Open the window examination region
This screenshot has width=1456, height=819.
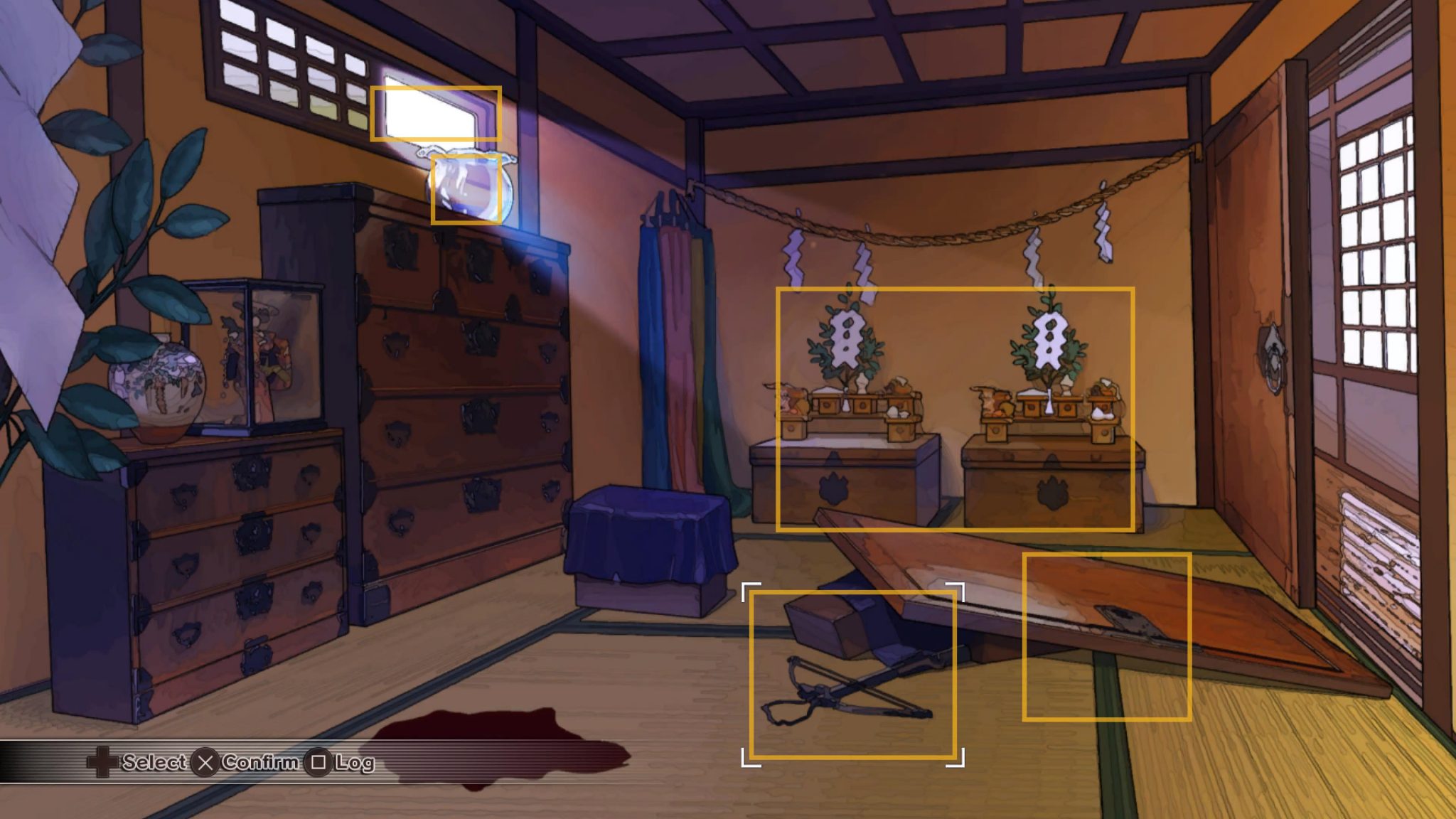click(x=436, y=114)
